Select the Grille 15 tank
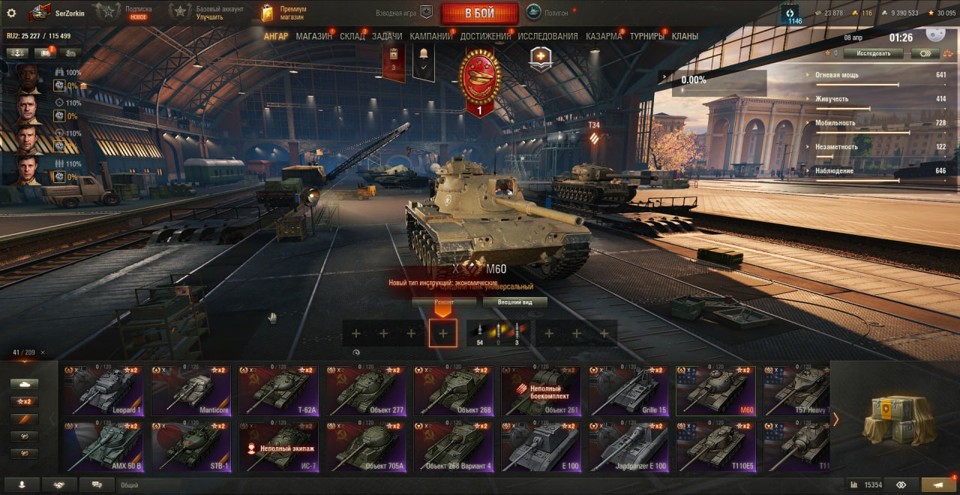Image resolution: width=960 pixels, height=495 pixels. 629,391
